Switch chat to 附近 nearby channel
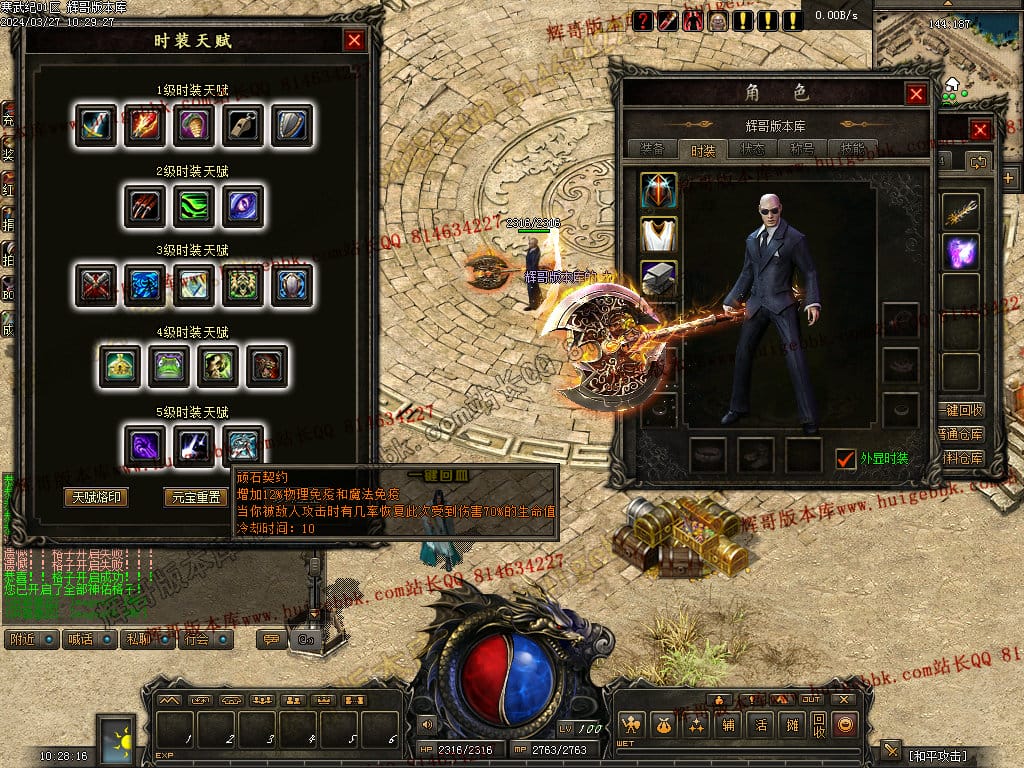1024x768 pixels. coord(31,639)
